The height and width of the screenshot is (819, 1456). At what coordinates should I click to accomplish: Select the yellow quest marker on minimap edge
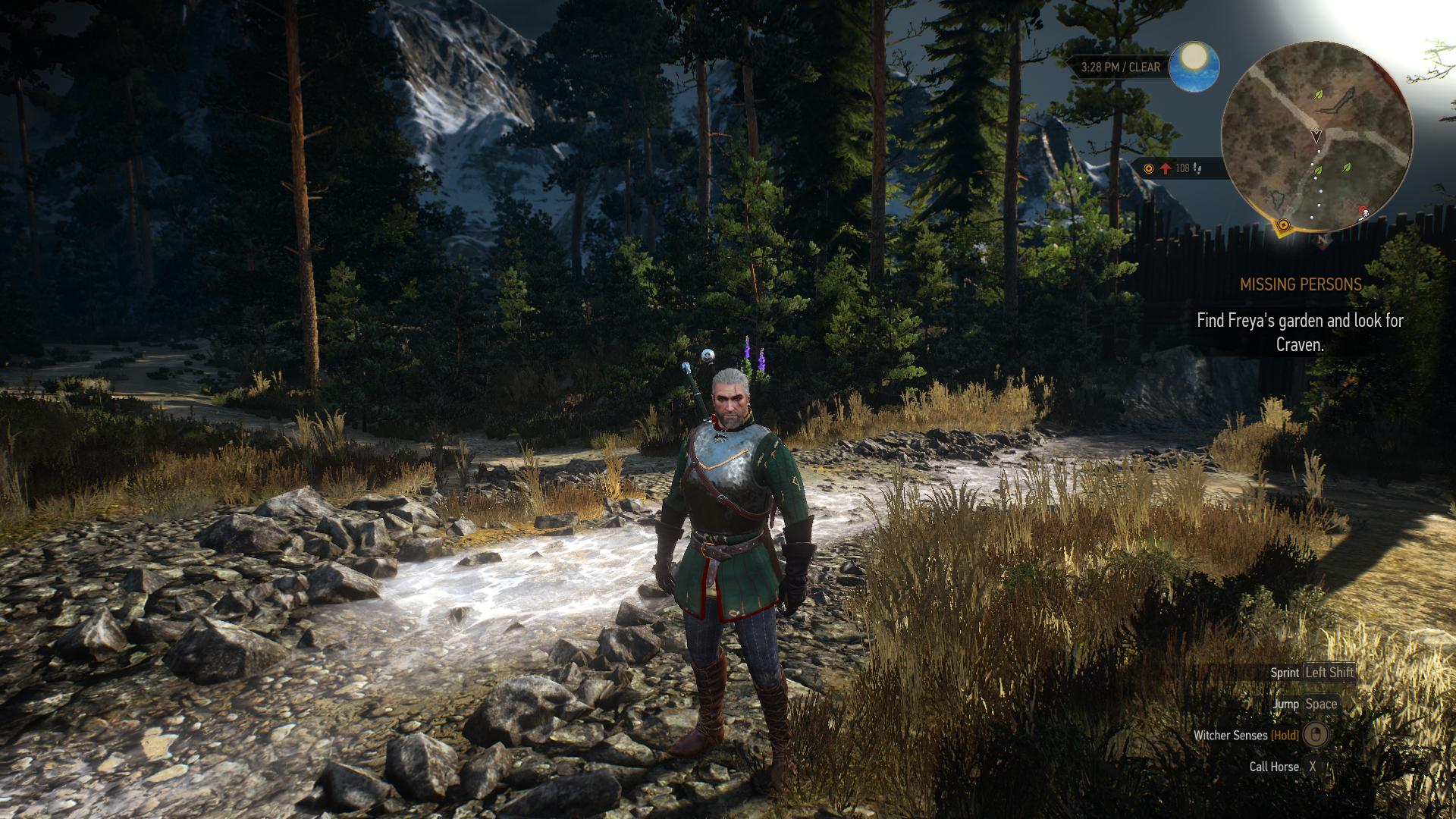(1283, 225)
